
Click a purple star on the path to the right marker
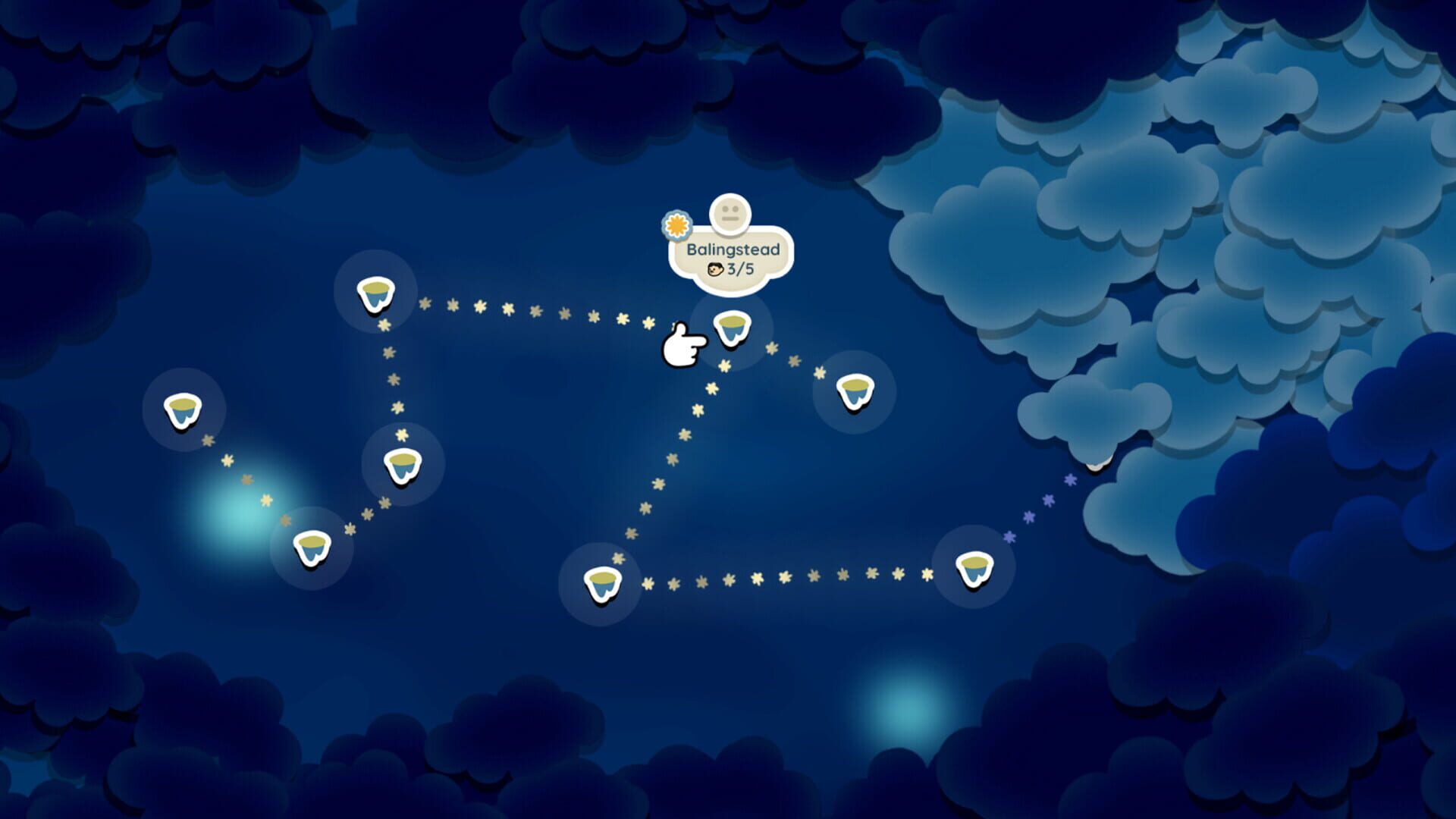coord(1046,500)
